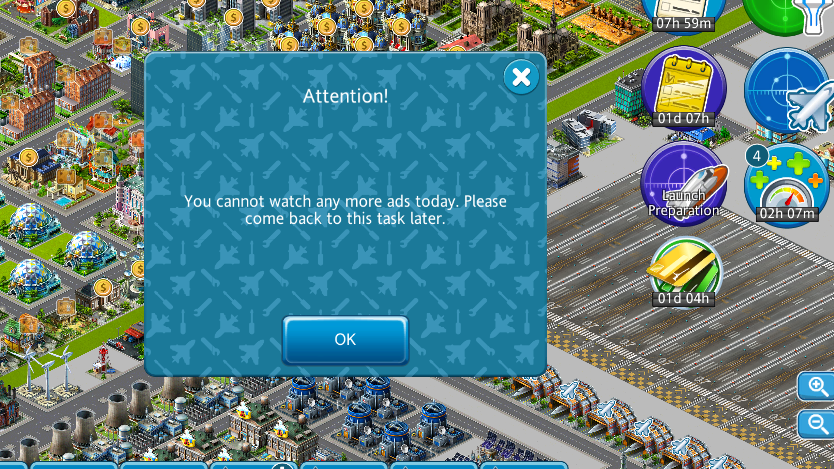Close the Attention dialog with the X
This screenshot has height=469, width=834.
click(x=520, y=77)
